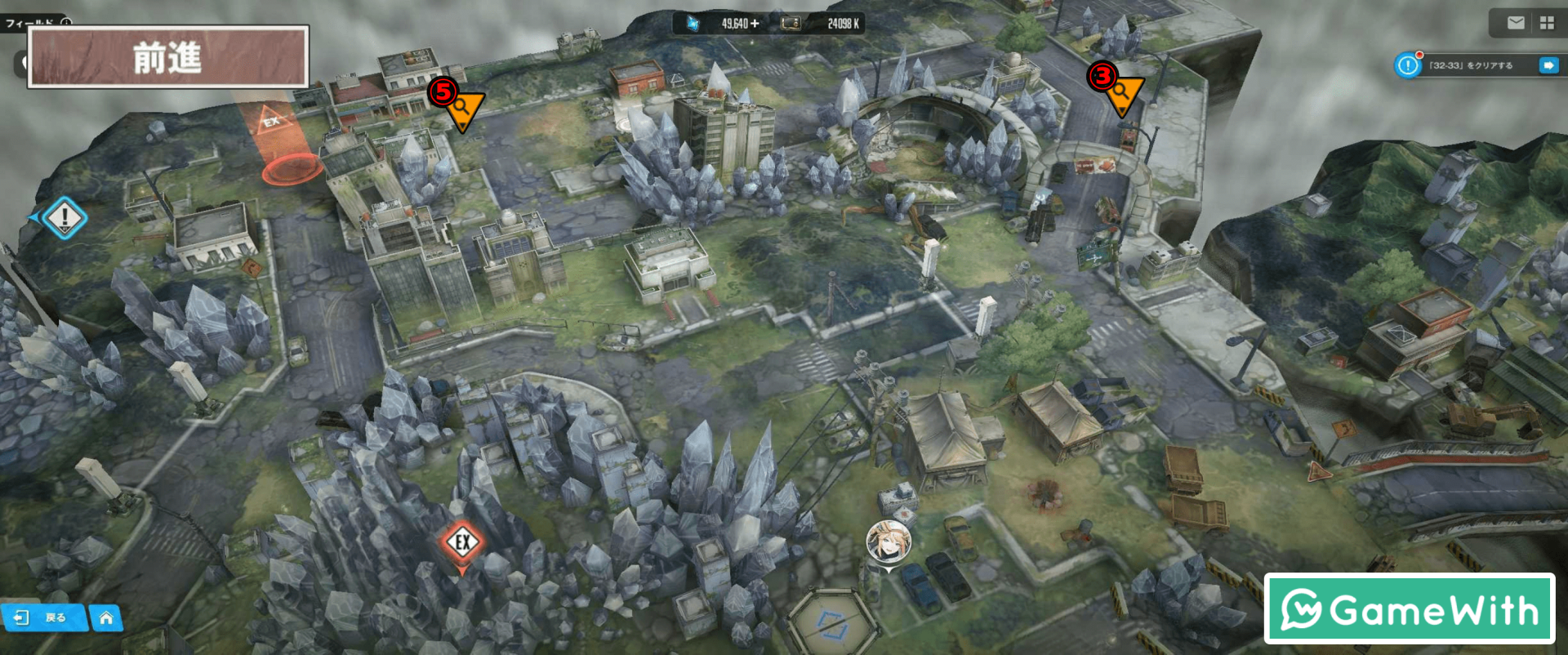Screen dimensions: 1568x655
Task: Select the orange search marker numbered 3
Action: tap(1122, 91)
